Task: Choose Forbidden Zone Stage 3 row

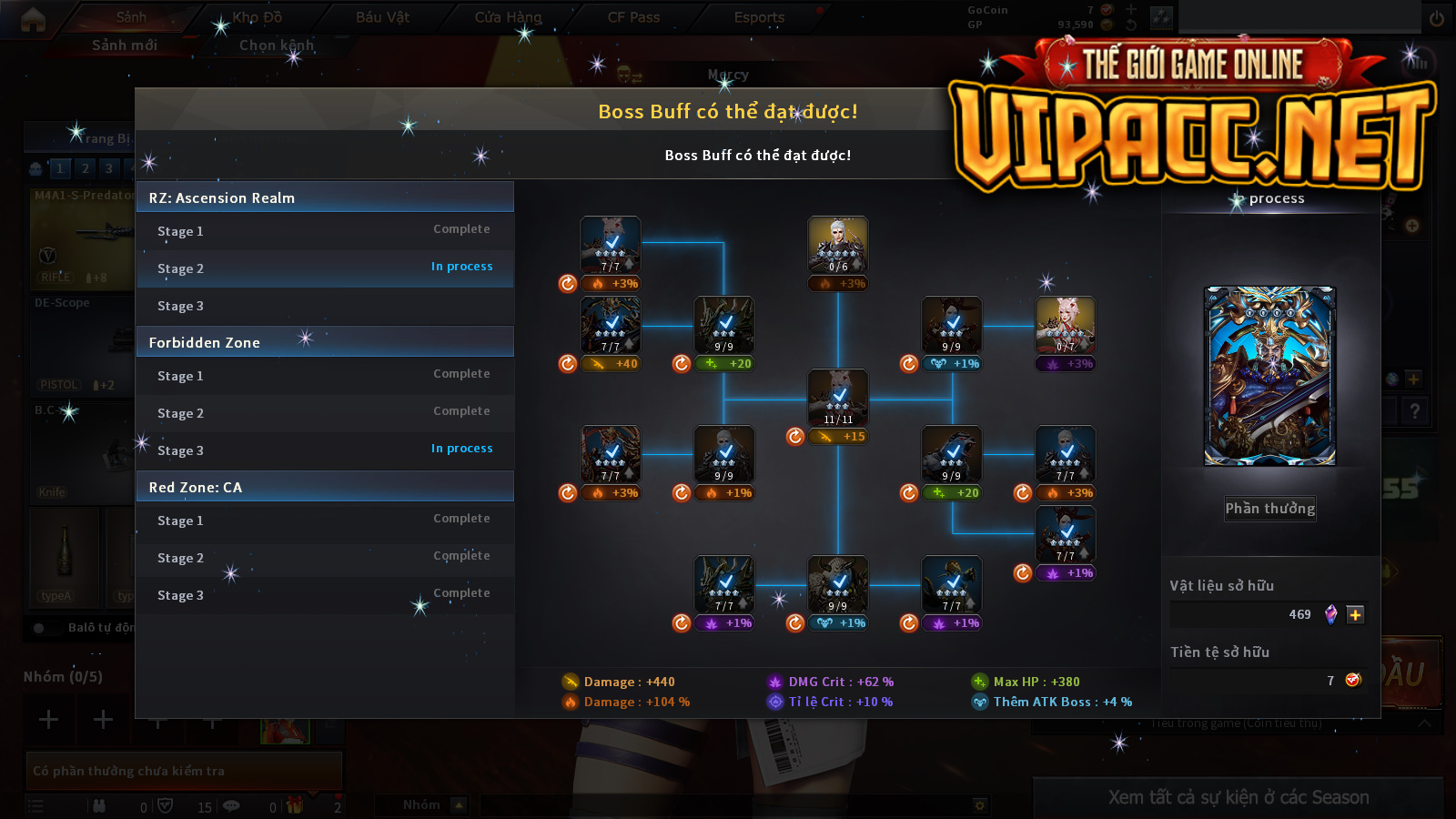Action: click(x=325, y=450)
